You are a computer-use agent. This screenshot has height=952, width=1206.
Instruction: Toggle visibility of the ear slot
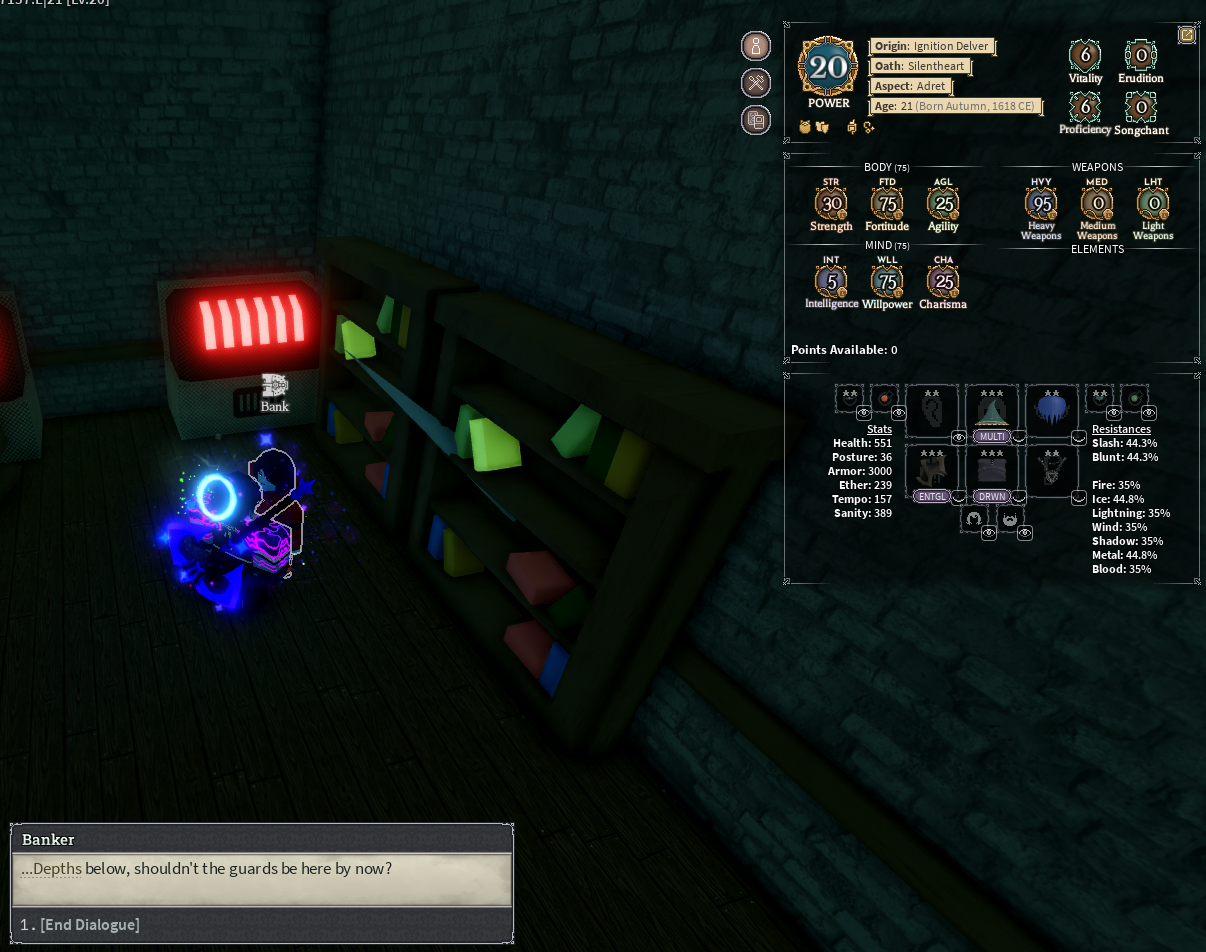(x=959, y=437)
